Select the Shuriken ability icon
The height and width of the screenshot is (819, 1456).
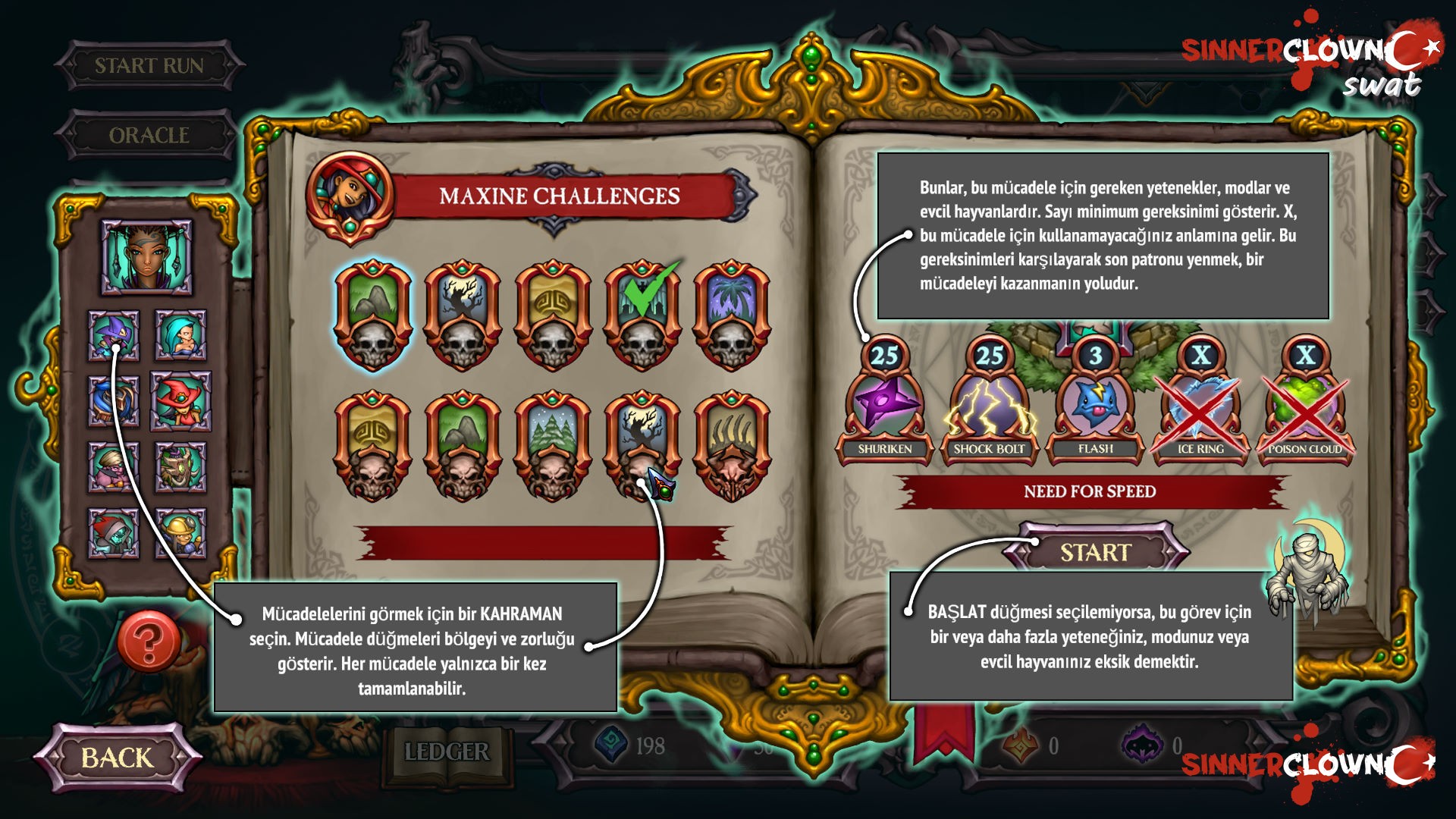[887, 406]
